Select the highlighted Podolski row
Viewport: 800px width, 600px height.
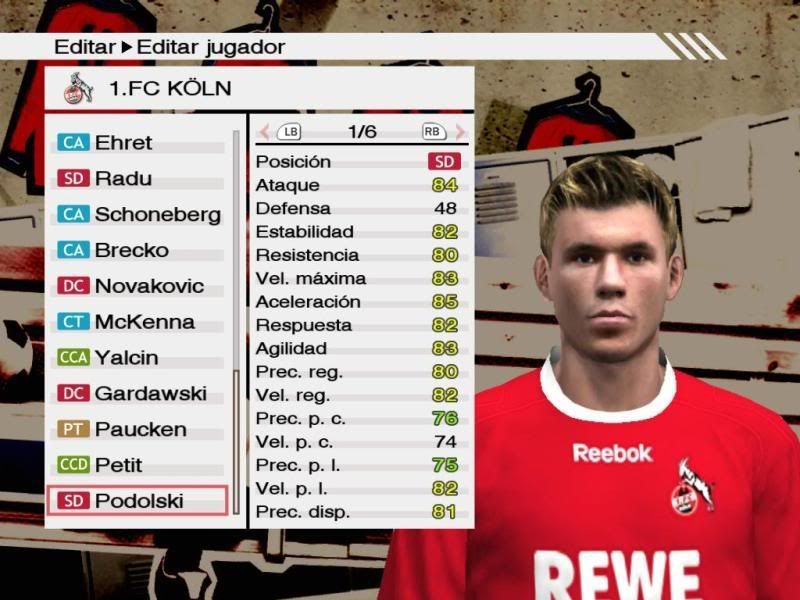tap(138, 501)
